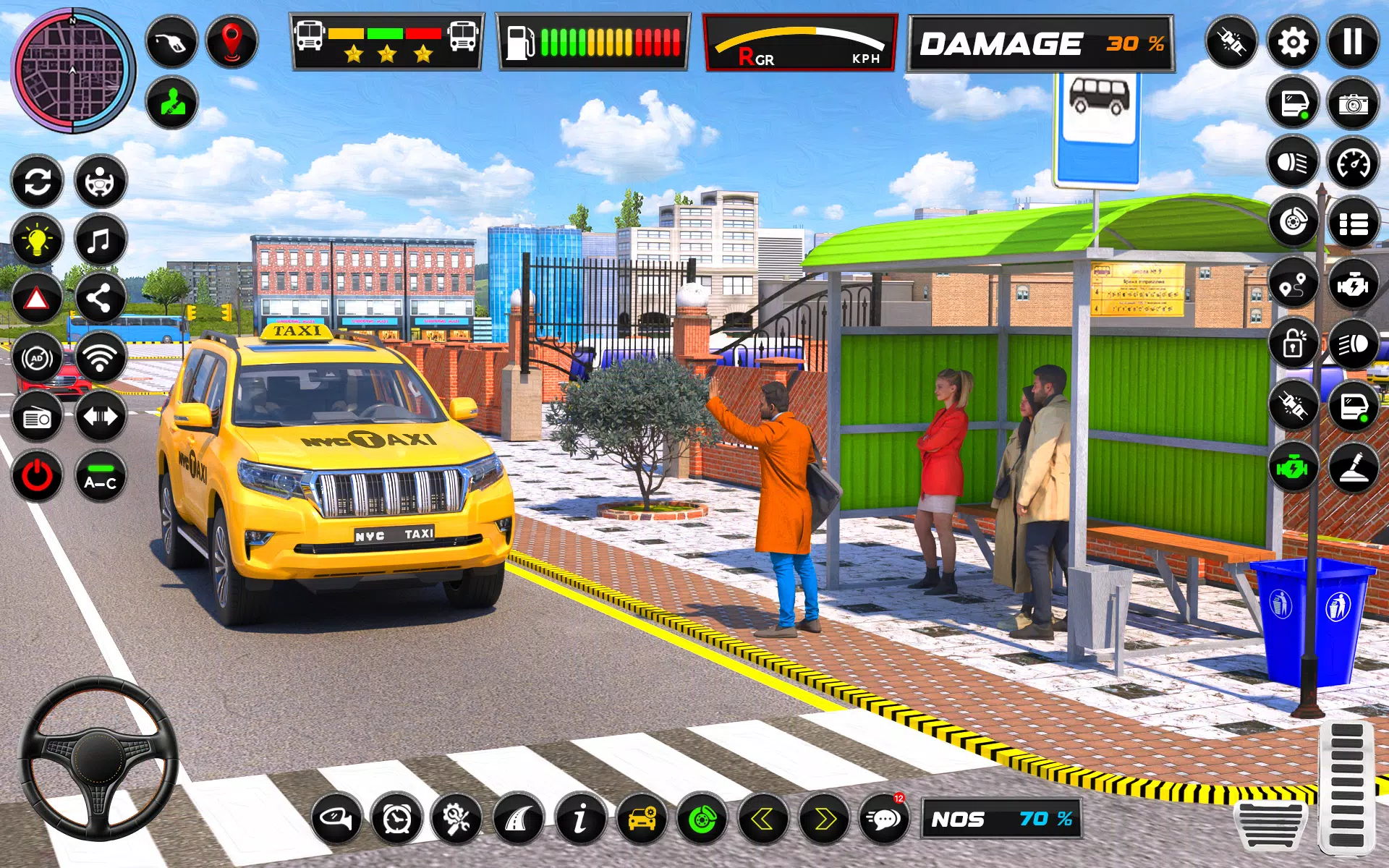1389x868 pixels.
Task: Signal right with the yellow arrow
Action: 824,820
